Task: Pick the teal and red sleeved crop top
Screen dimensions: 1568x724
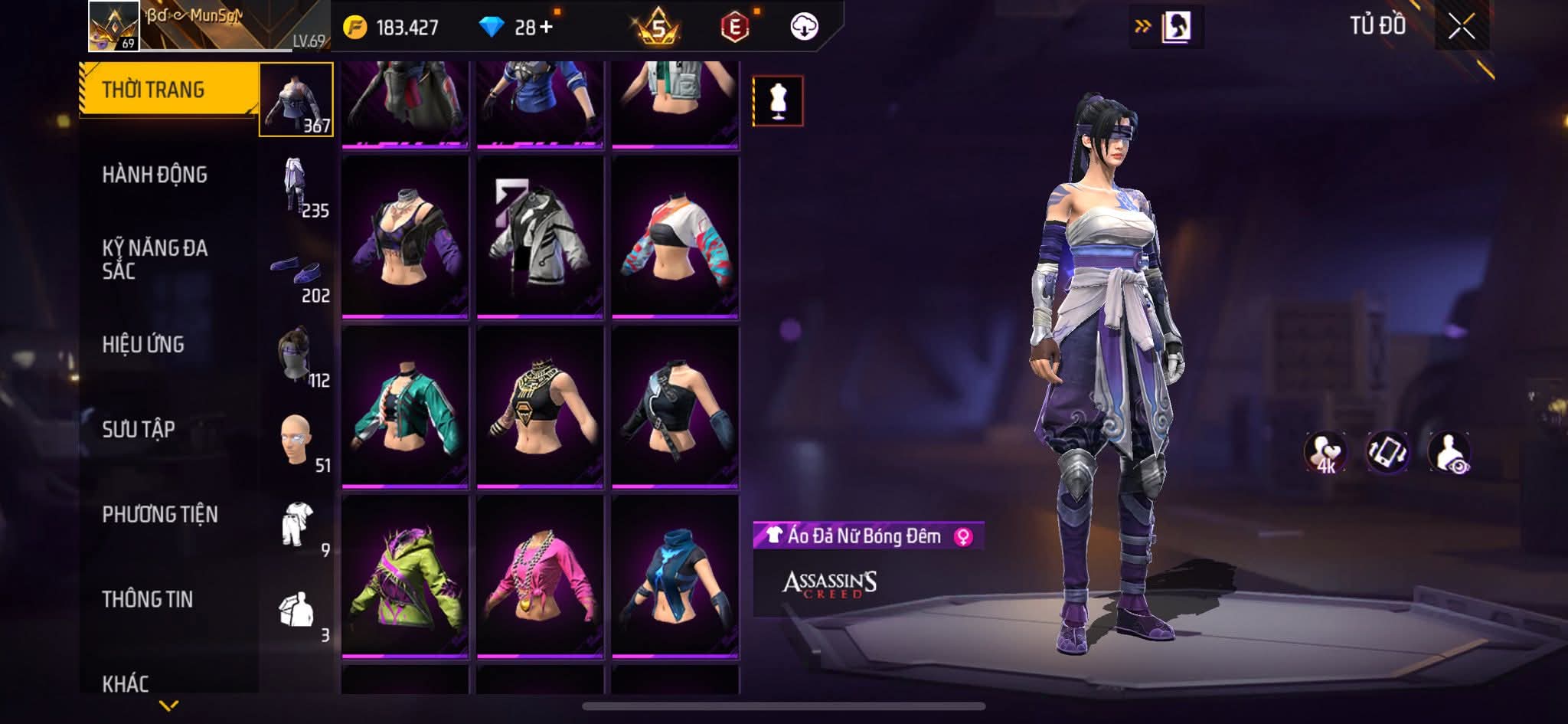Action: (675, 237)
